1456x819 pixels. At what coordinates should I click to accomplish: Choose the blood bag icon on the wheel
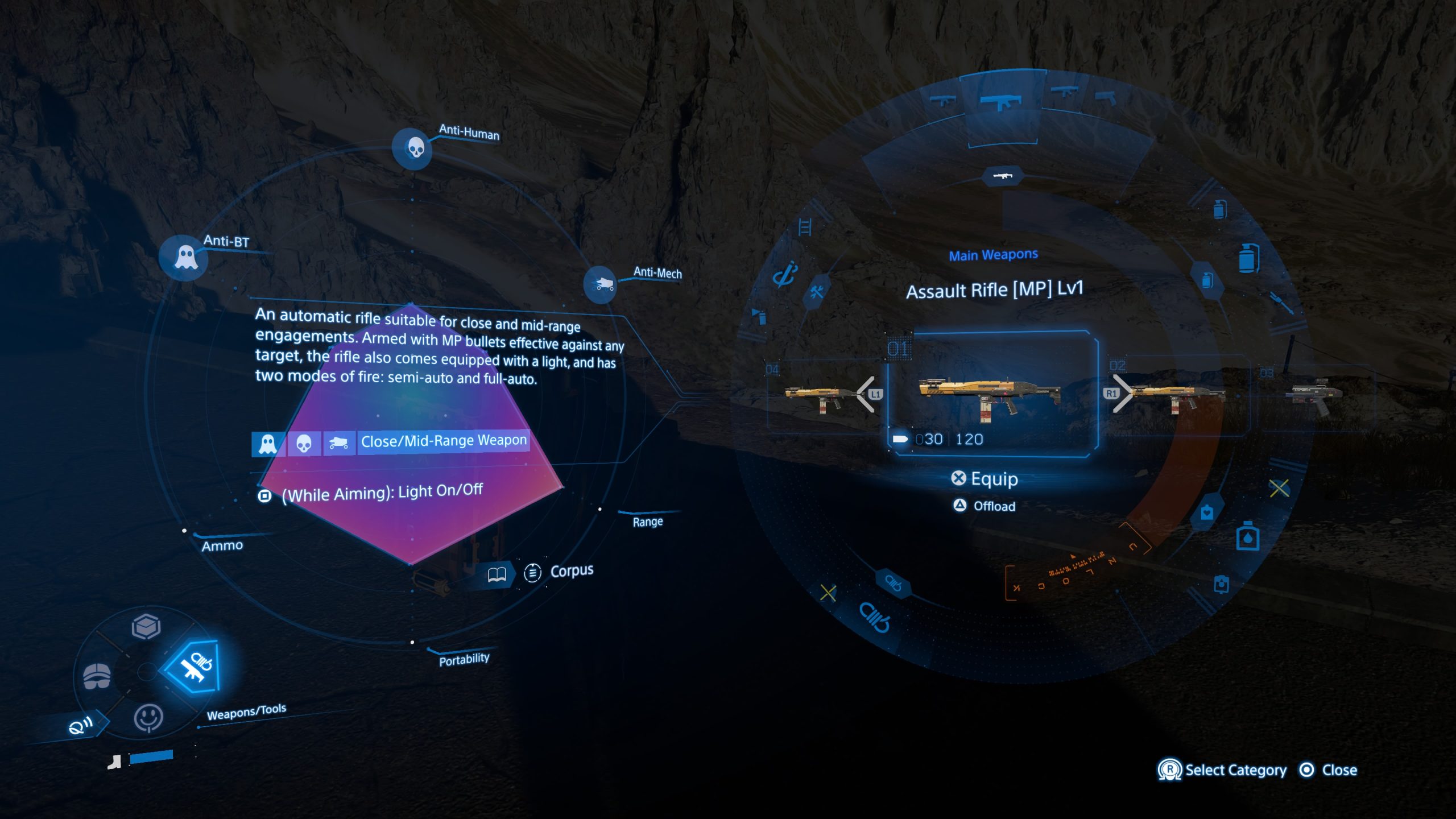click(x=1247, y=537)
